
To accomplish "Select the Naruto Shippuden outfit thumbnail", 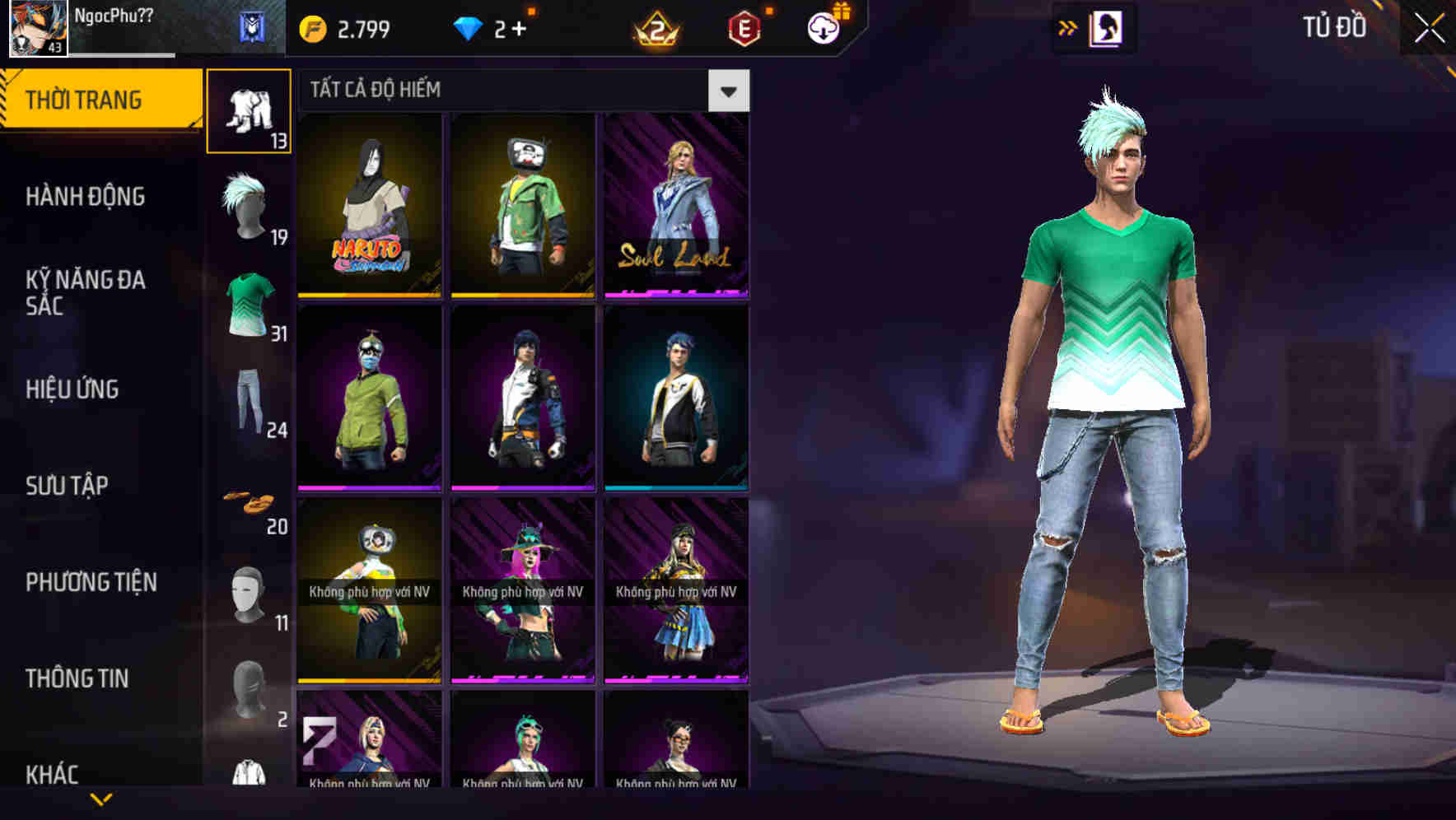I will point(369,204).
